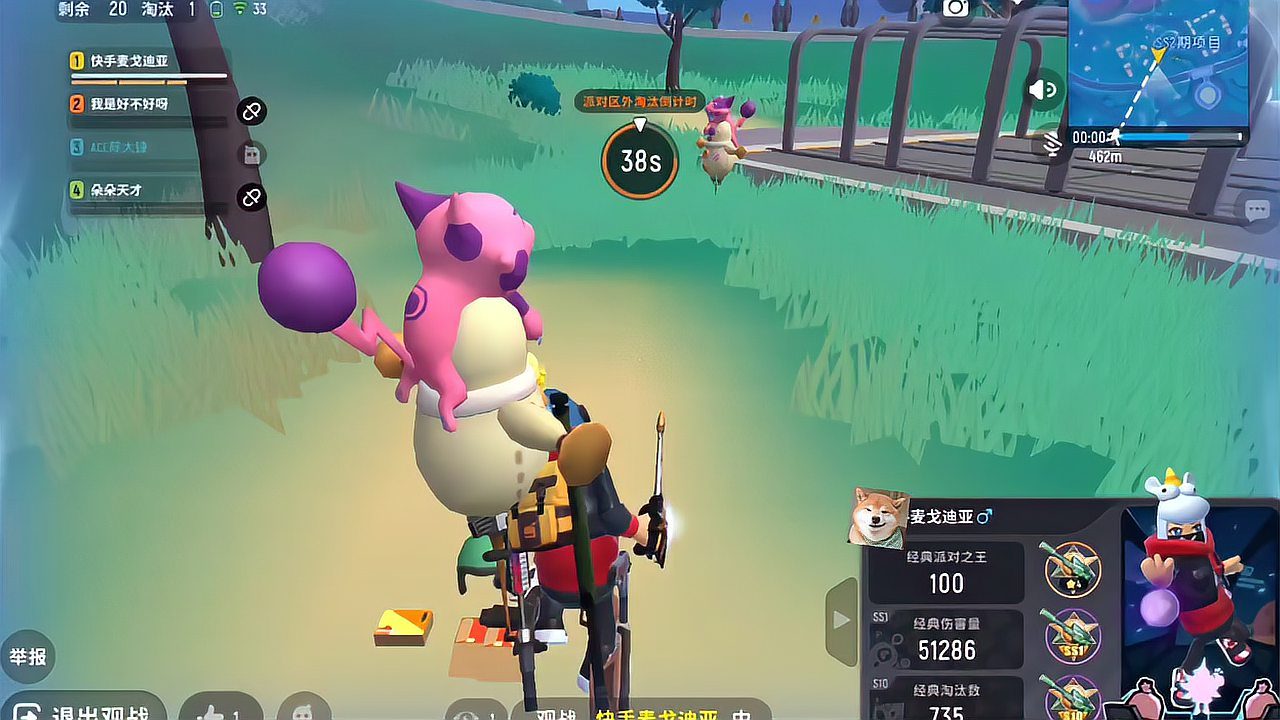This screenshot has height=720, width=1280.
Task: Open the camera screenshot button
Action: click(x=956, y=8)
